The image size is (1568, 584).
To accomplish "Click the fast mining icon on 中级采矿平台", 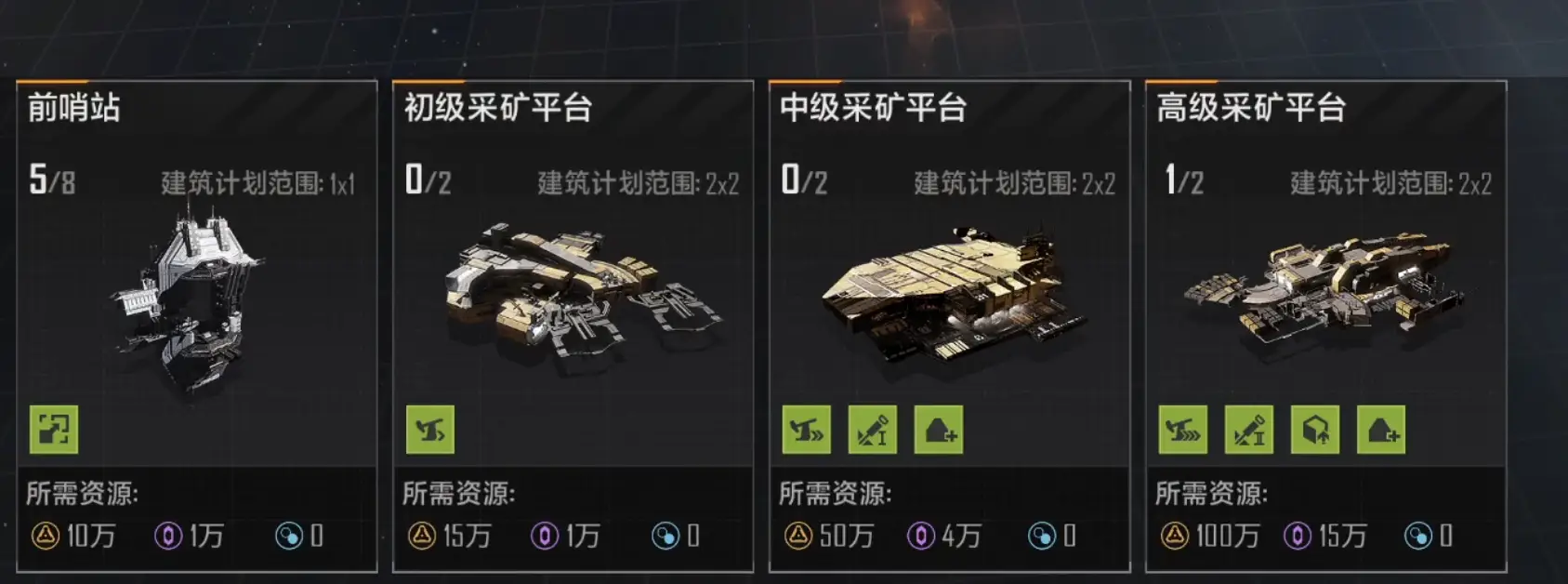I will click(807, 430).
